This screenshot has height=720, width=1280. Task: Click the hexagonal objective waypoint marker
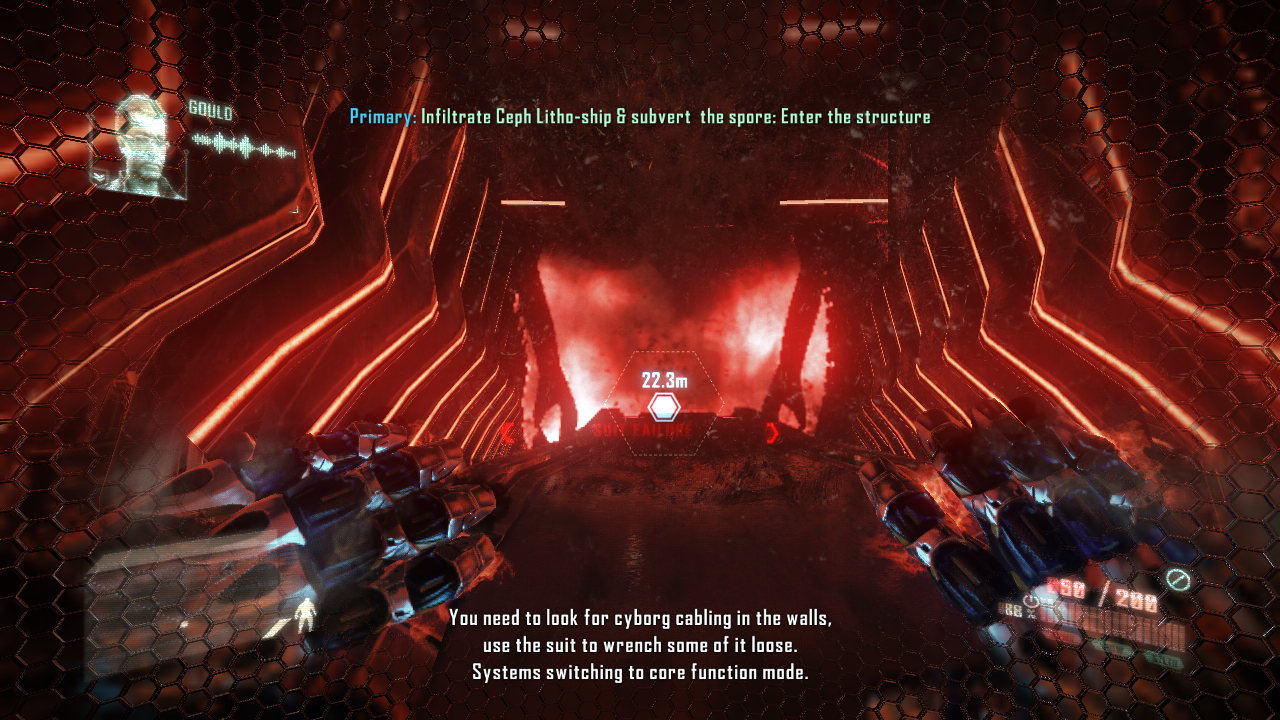pos(664,407)
